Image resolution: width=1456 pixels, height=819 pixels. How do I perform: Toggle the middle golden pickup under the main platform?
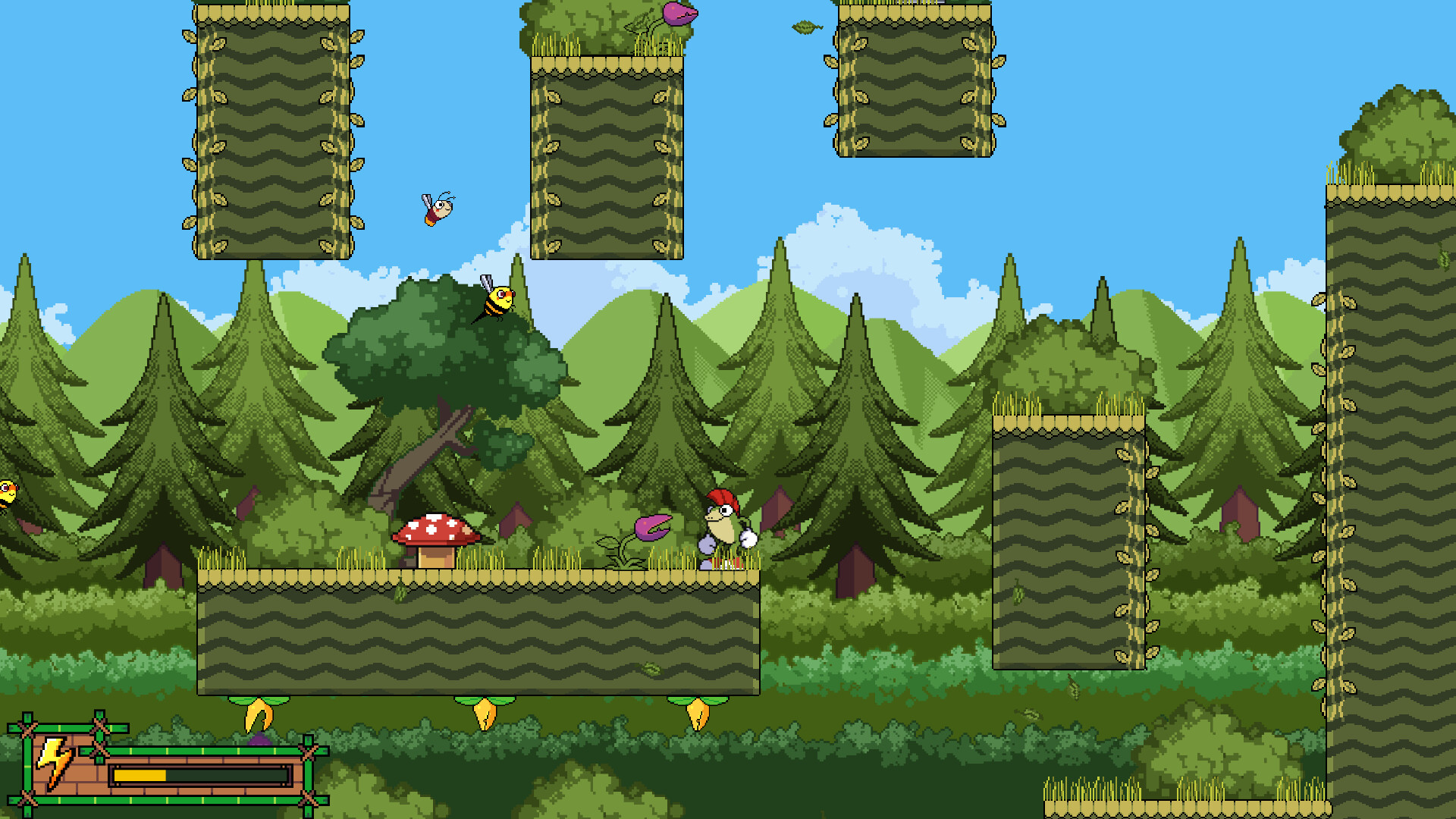click(486, 715)
